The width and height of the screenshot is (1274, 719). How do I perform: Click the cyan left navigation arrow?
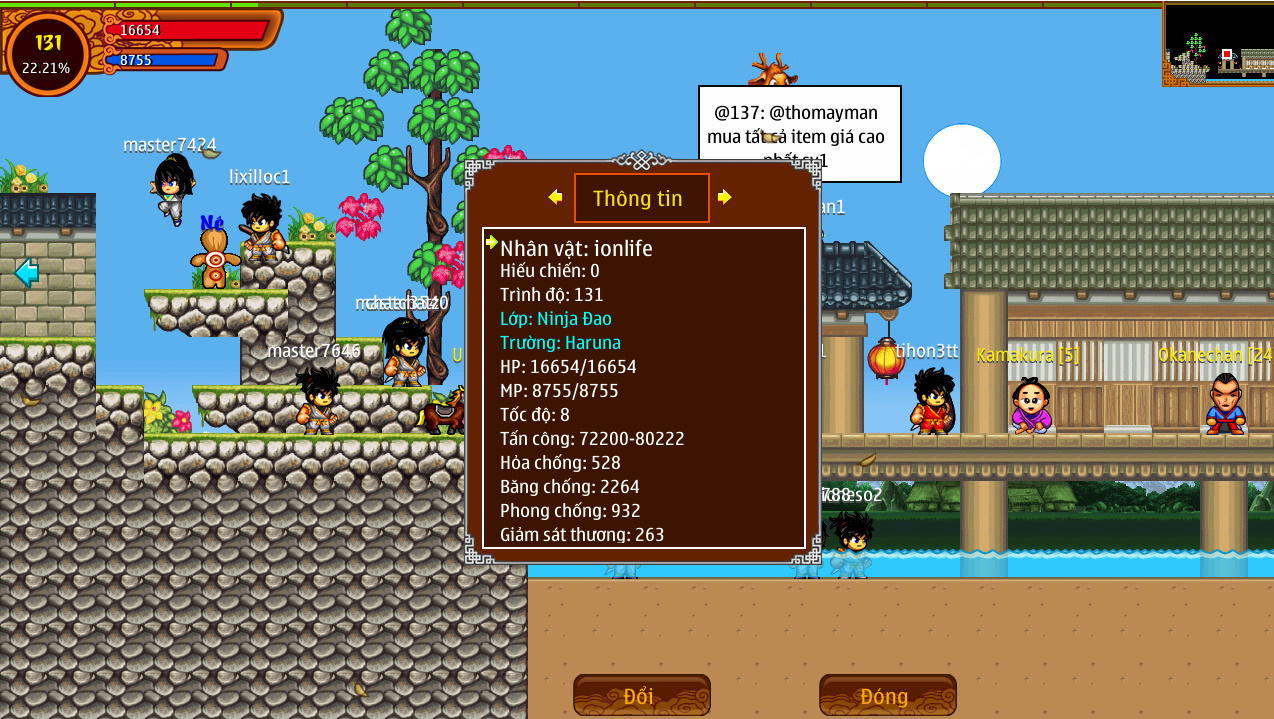(x=26, y=271)
